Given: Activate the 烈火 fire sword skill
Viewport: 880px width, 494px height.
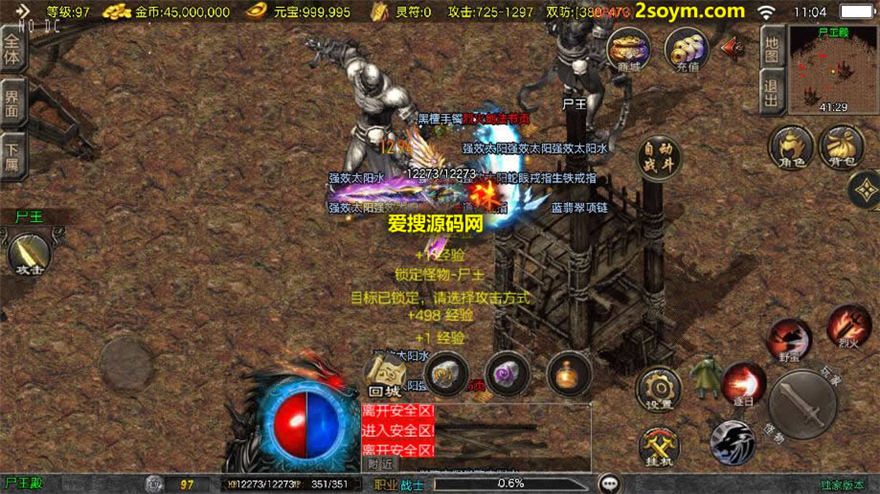Looking at the screenshot, I should [x=848, y=327].
